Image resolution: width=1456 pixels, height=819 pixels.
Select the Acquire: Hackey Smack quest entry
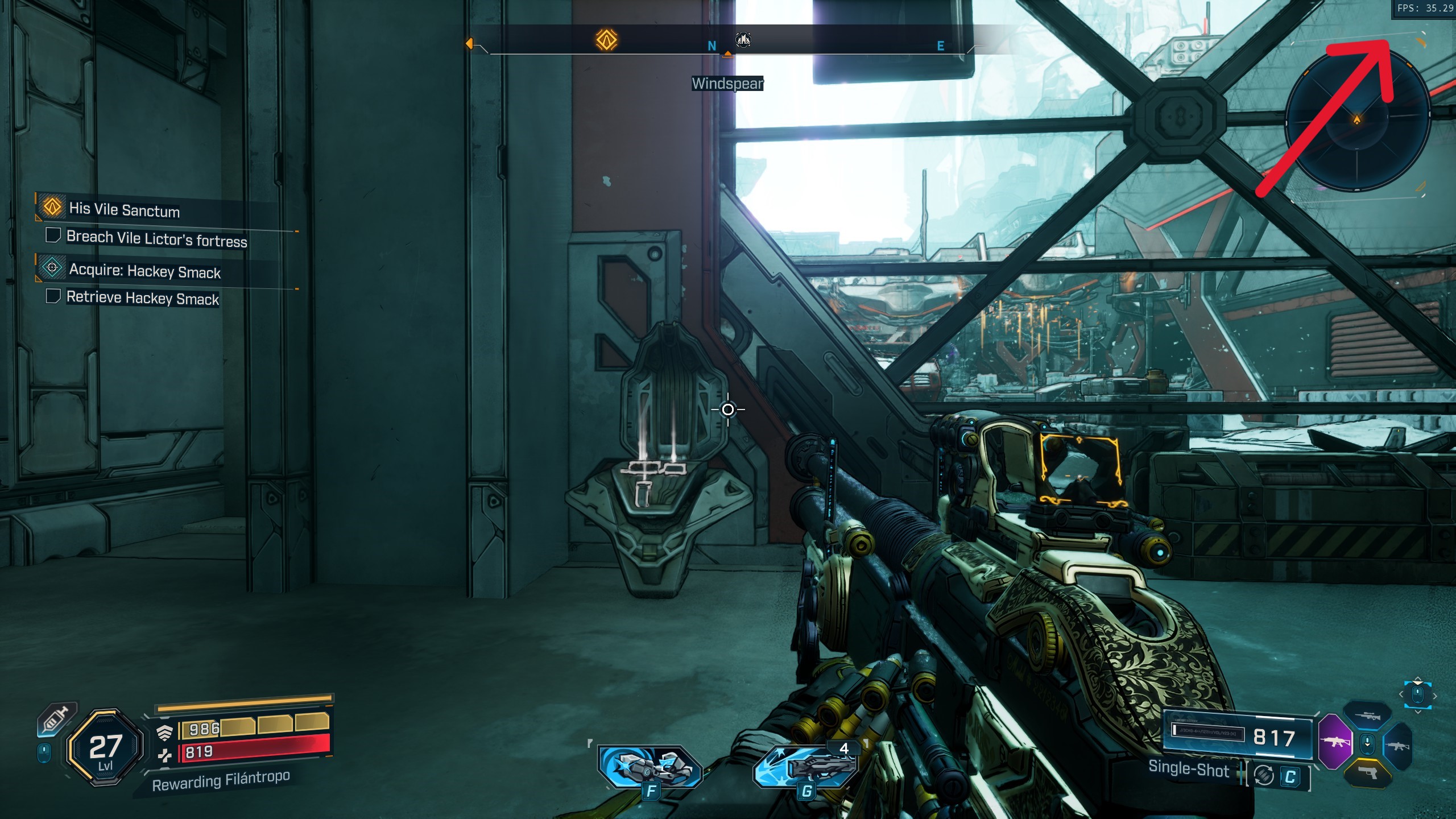pyautogui.click(x=144, y=271)
